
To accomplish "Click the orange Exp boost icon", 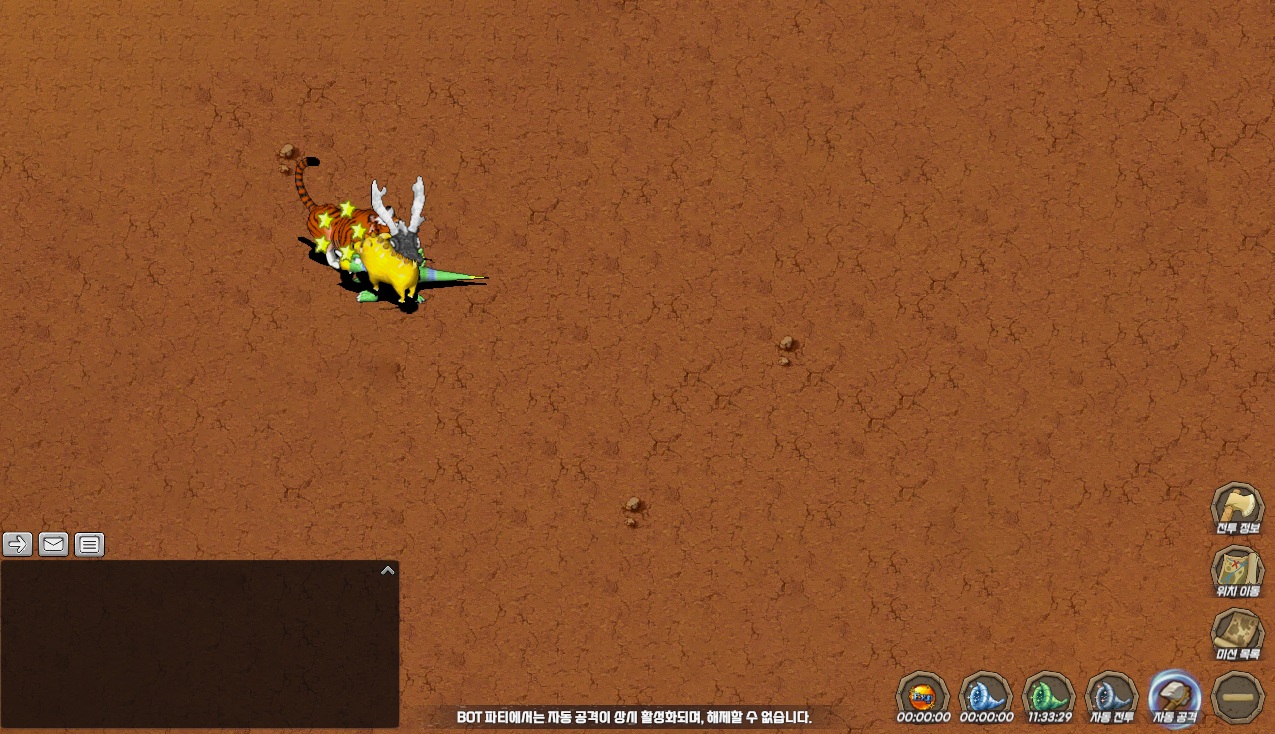I will coord(922,694).
